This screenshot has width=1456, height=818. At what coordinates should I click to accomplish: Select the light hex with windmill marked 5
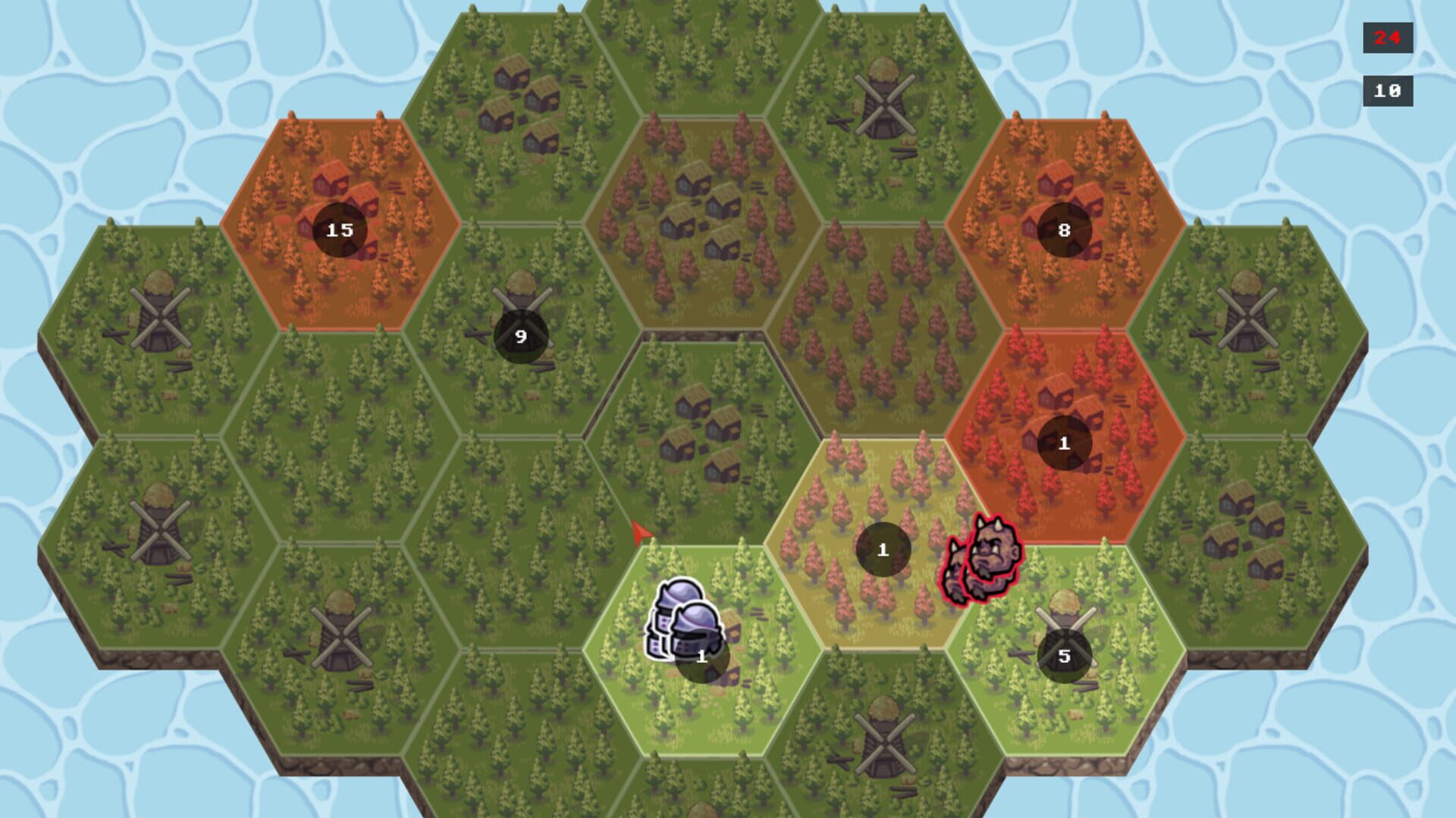coord(1063,653)
